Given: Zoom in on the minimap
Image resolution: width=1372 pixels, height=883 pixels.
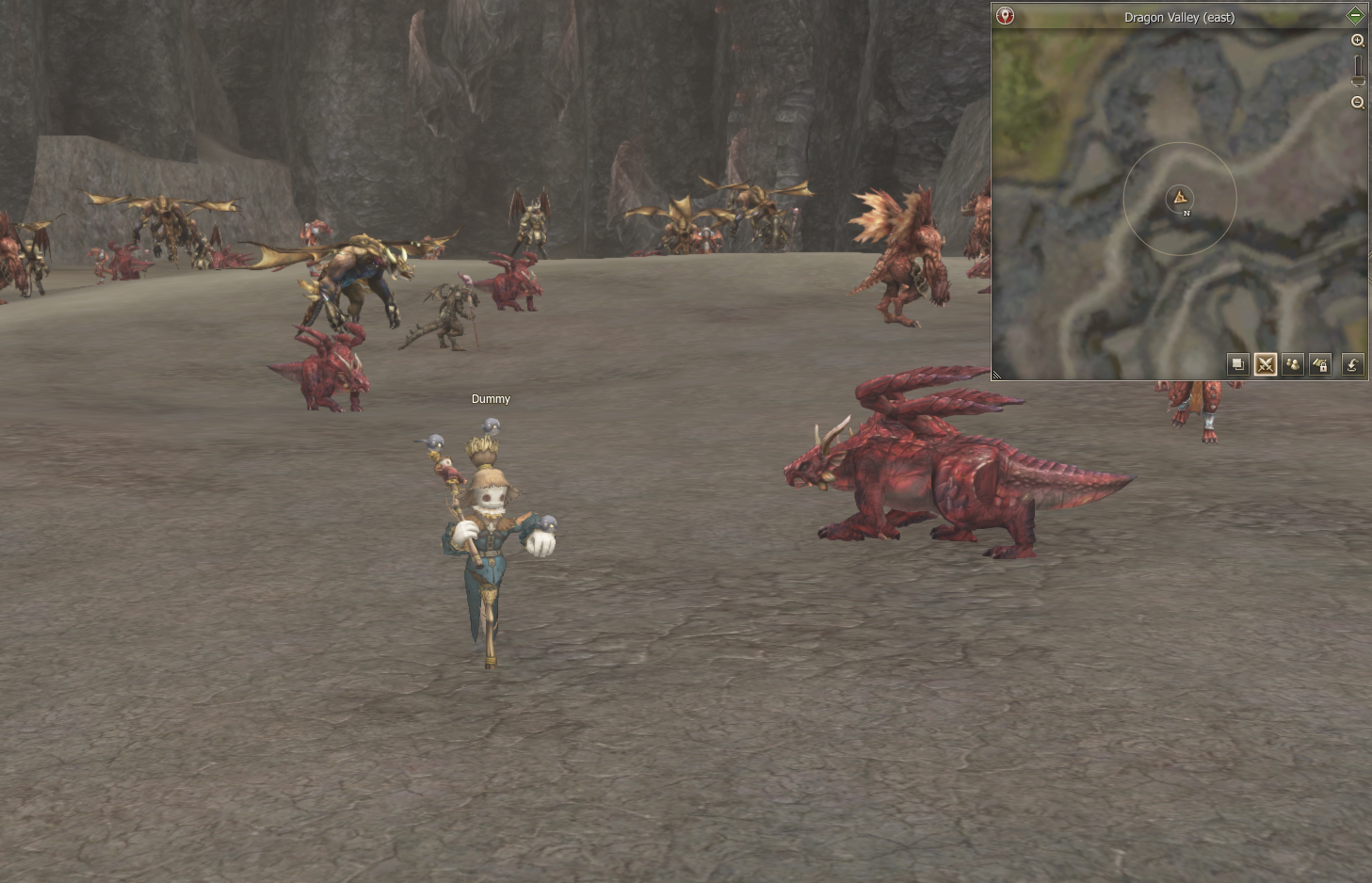Looking at the screenshot, I should [x=1358, y=40].
